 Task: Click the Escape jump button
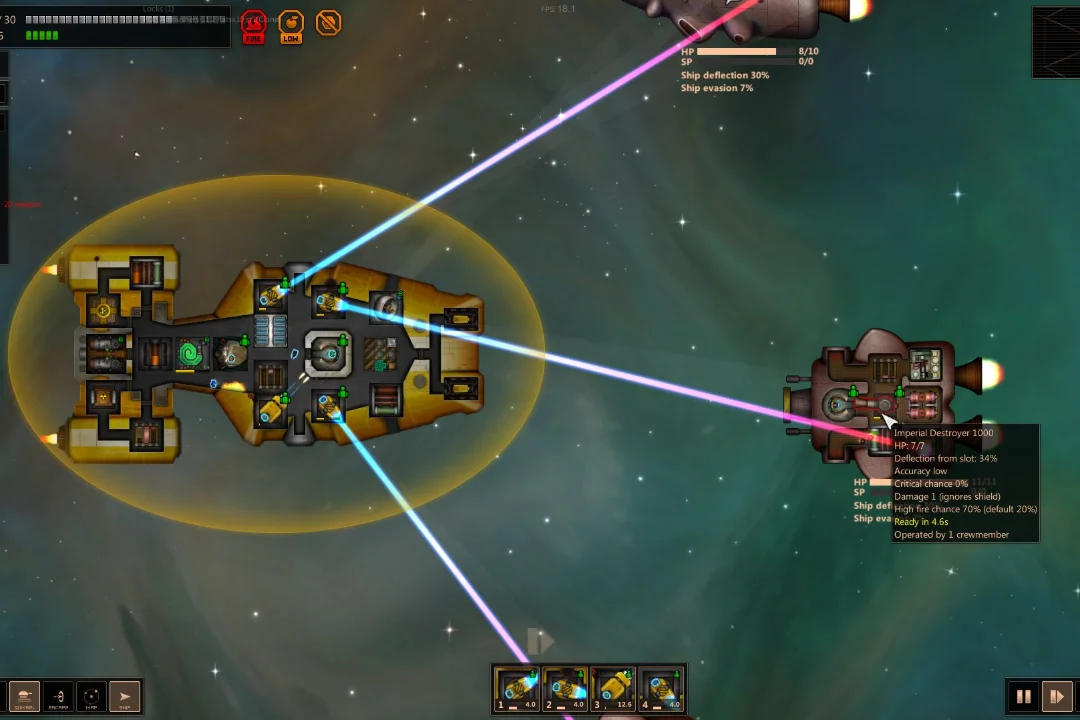tap(58, 696)
